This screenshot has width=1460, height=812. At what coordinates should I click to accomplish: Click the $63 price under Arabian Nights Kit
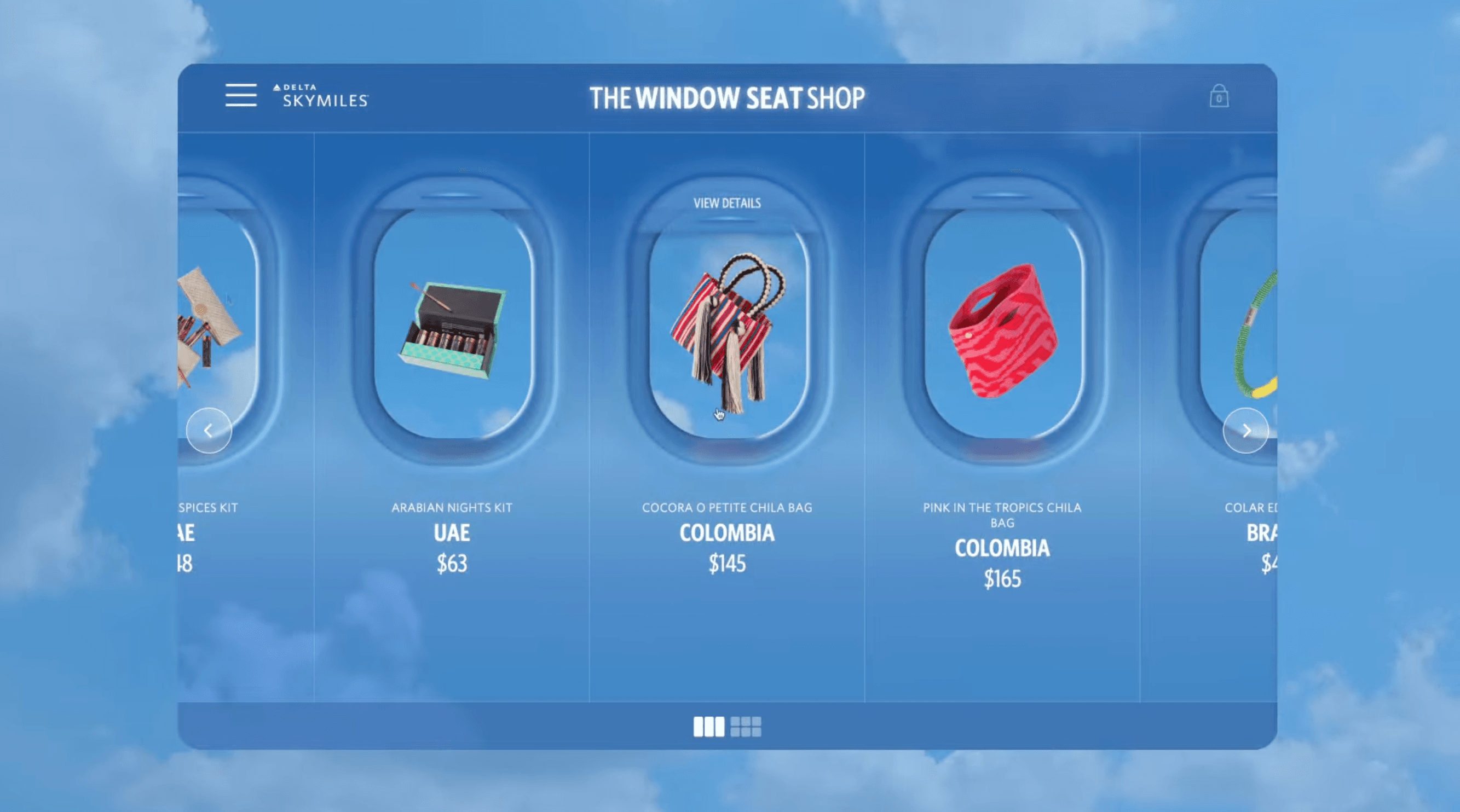(x=452, y=563)
